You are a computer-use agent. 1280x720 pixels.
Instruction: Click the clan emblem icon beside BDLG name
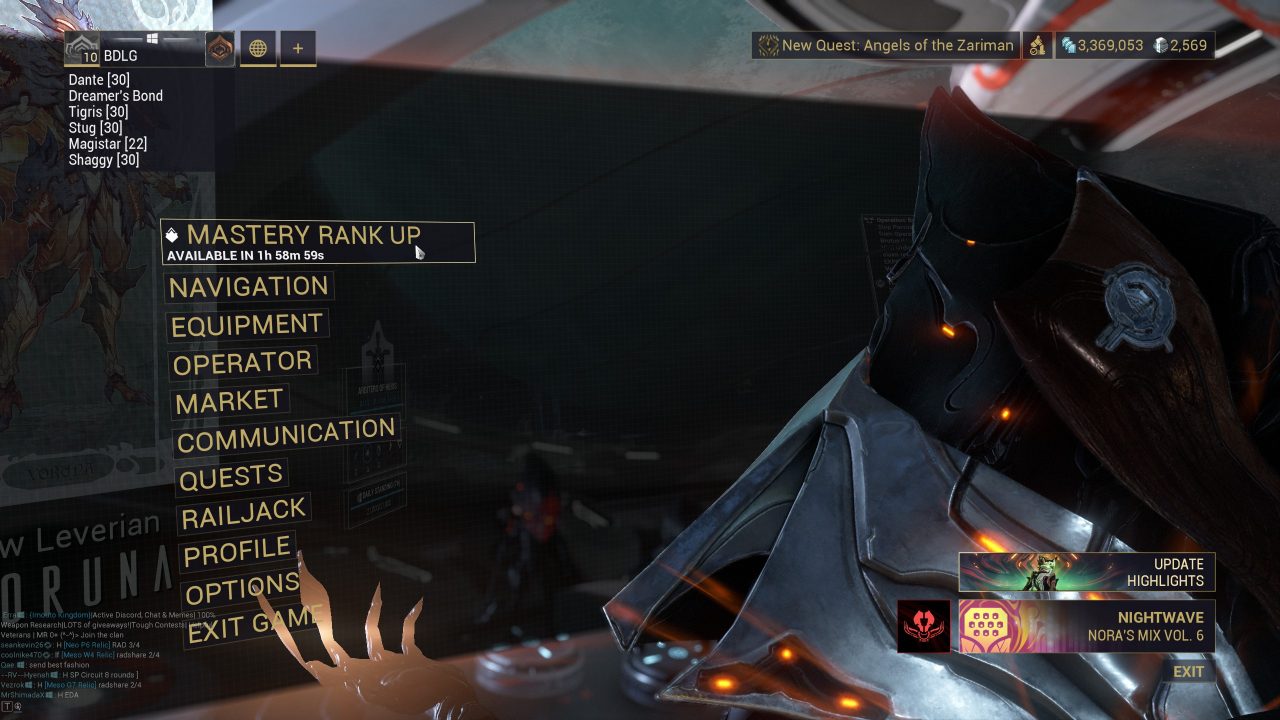[219, 49]
